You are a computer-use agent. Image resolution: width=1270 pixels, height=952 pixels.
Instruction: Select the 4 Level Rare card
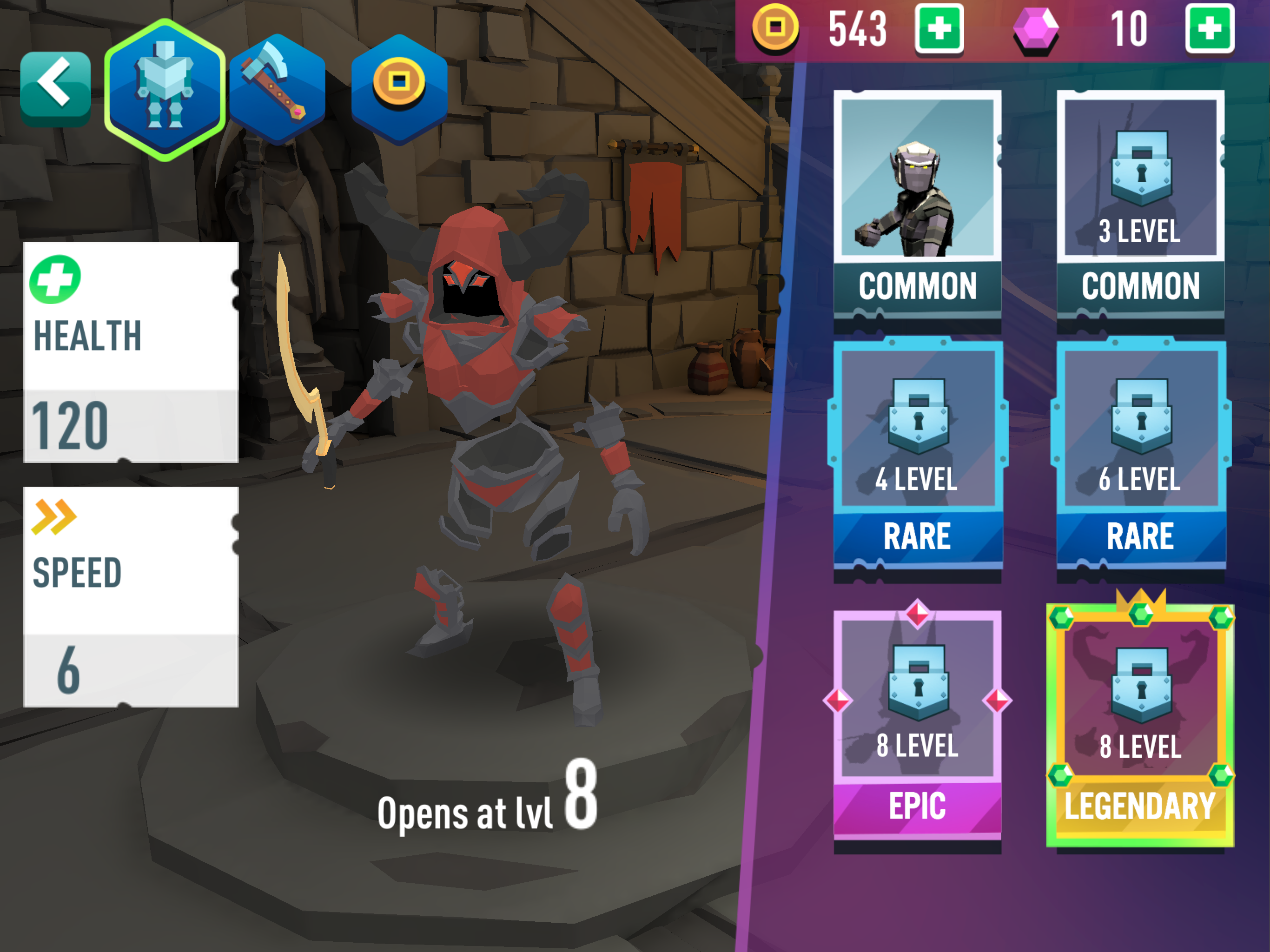[917, 454]
